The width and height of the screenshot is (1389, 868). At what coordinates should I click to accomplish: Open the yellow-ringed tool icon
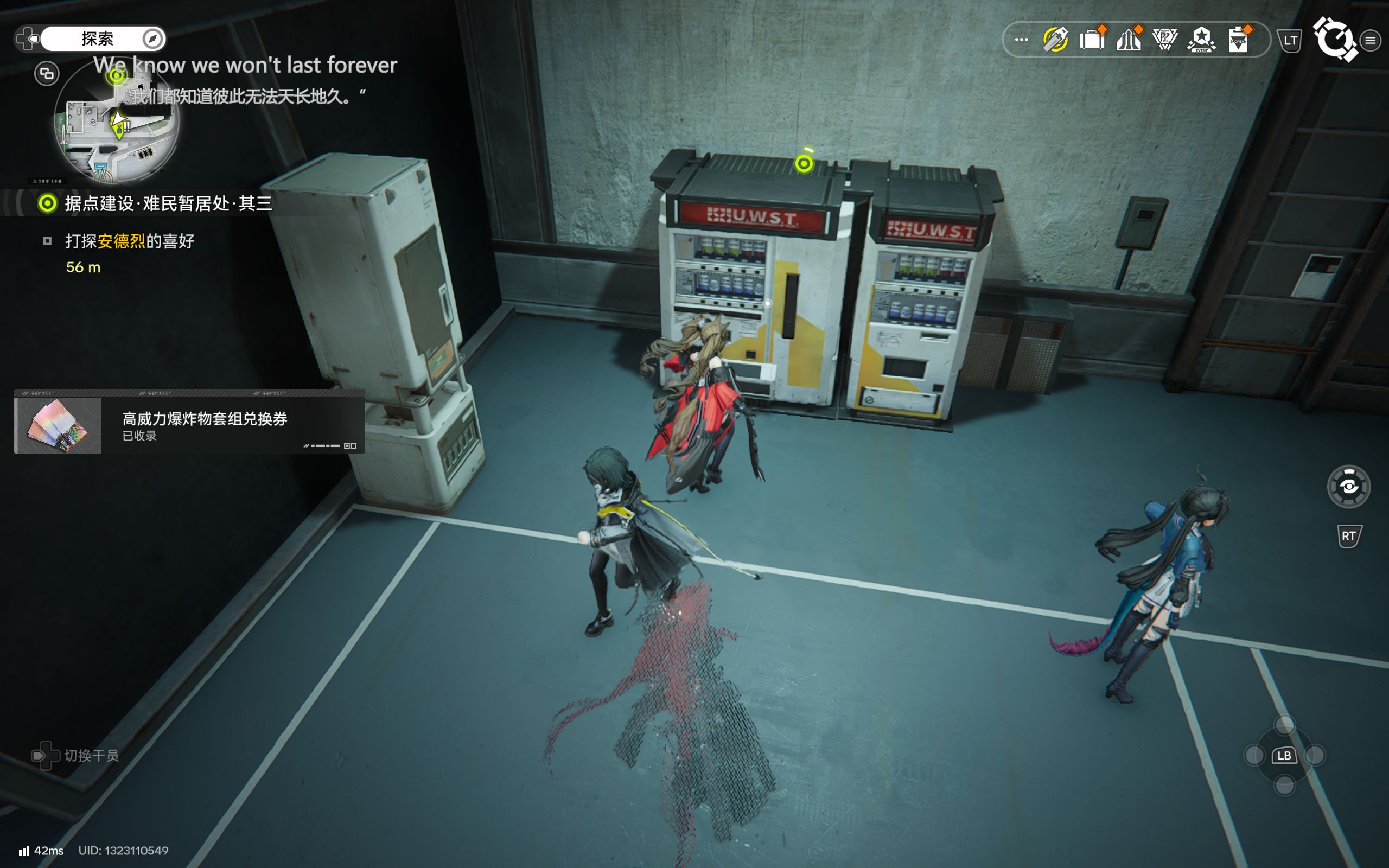pos(1055,40)
